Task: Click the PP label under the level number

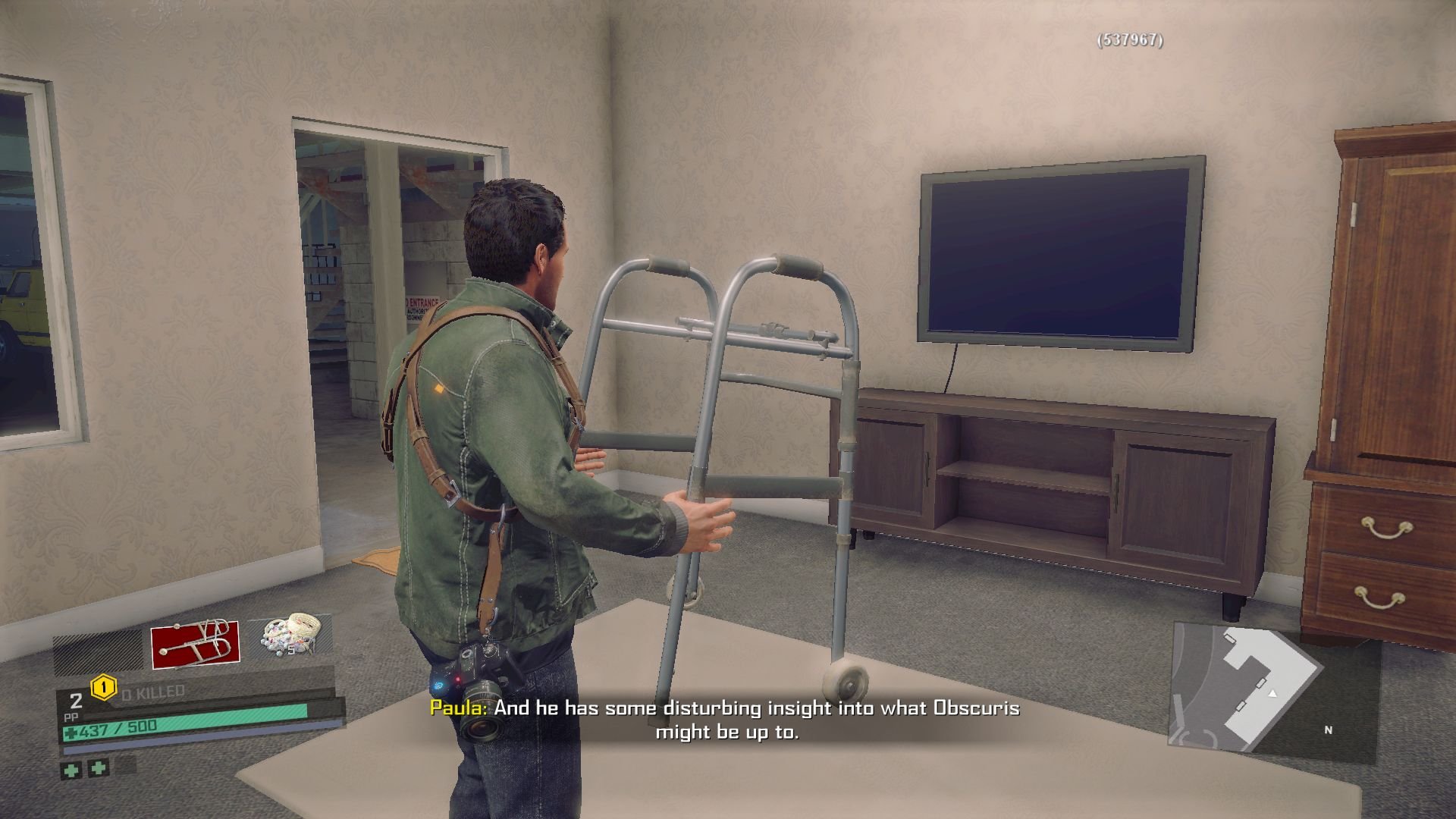Action: [71, 716]
